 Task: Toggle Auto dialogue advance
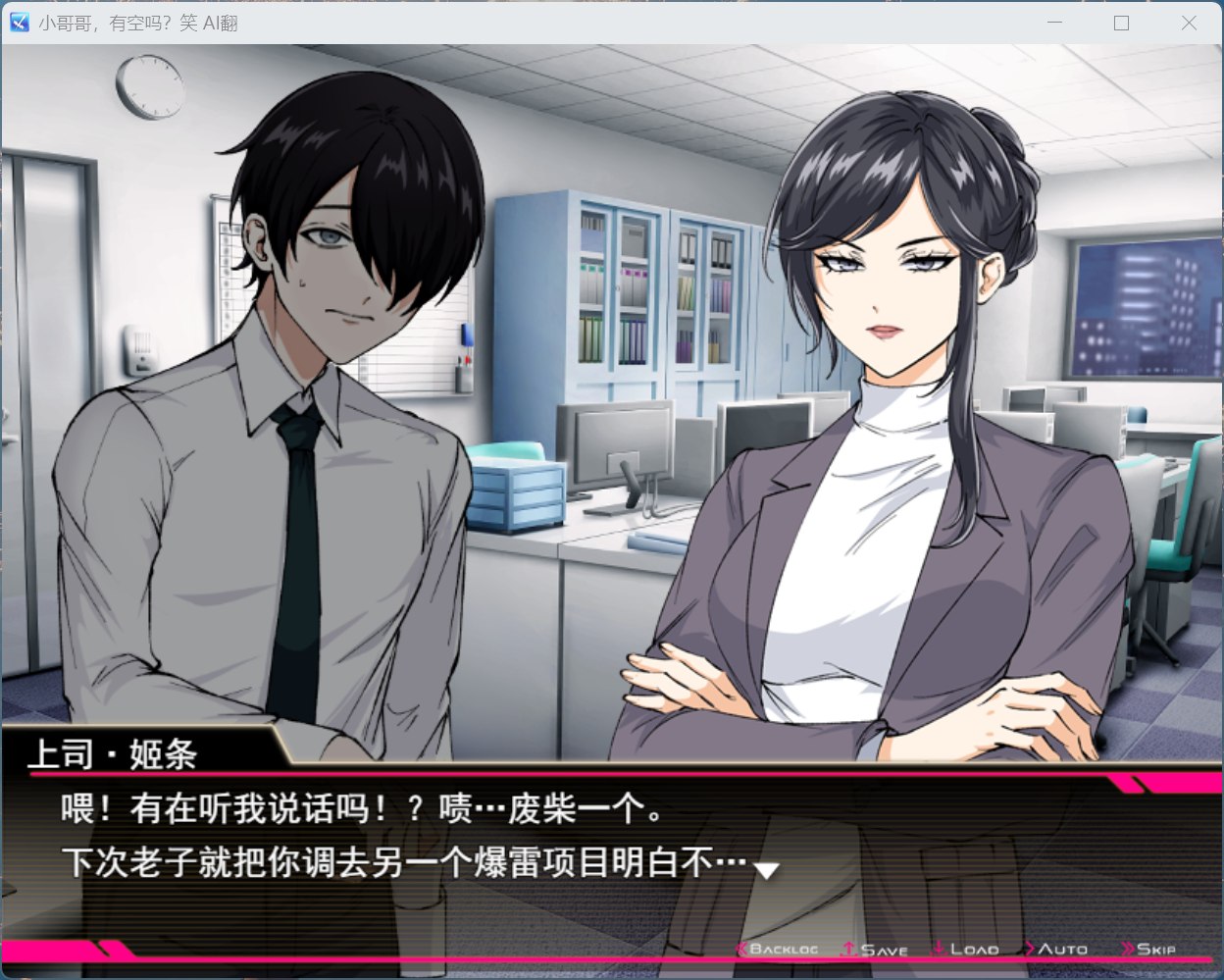[x=1056, y=950]
